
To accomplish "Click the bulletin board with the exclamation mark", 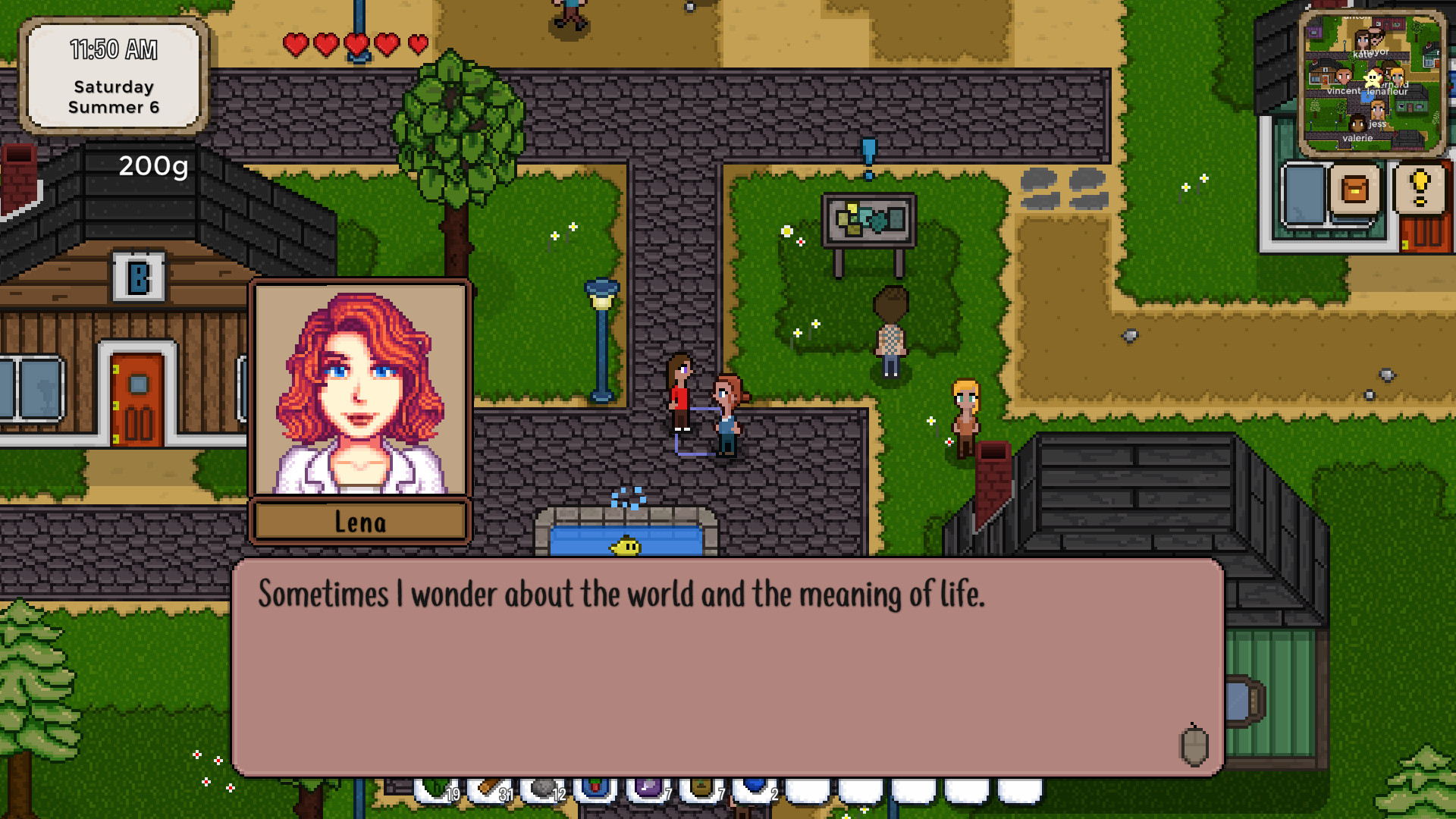I will point(868,220).
